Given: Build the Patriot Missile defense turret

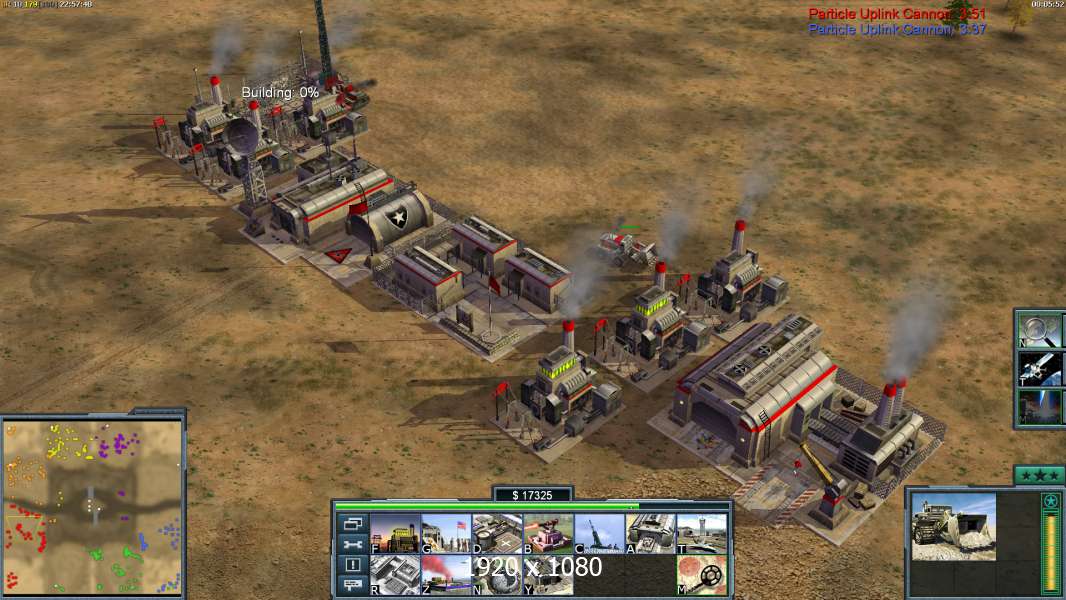Looking at the screenshot, I should (x=548, y=534).
